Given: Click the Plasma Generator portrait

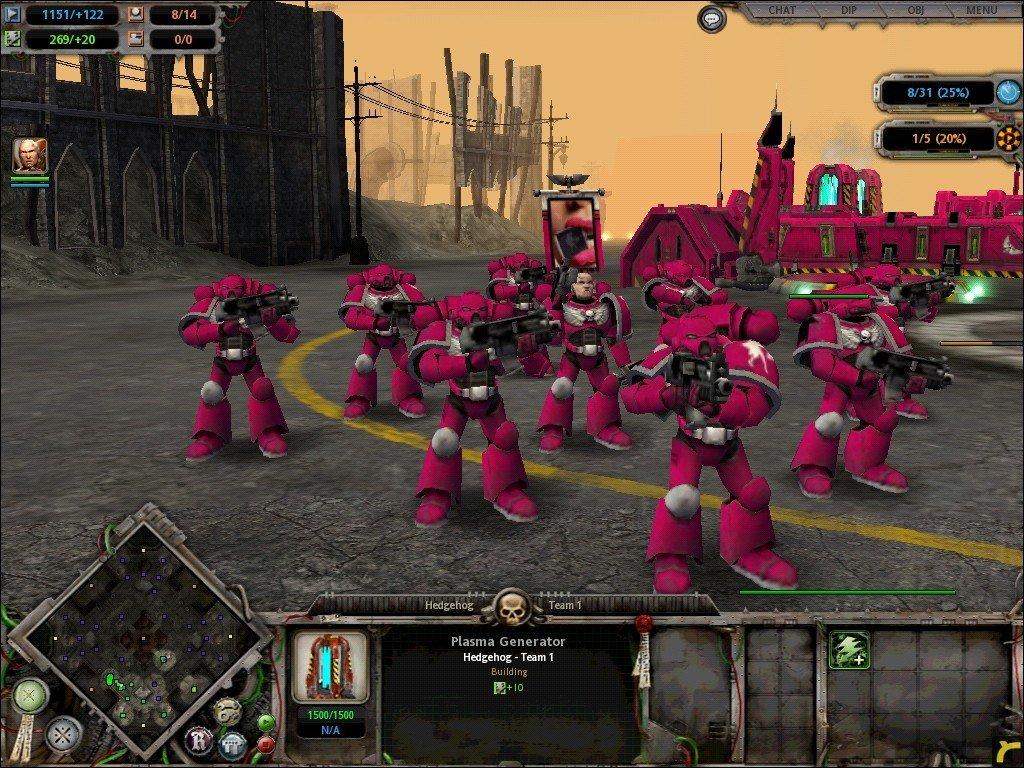Looking at the screenshot, I should point(330,667).
